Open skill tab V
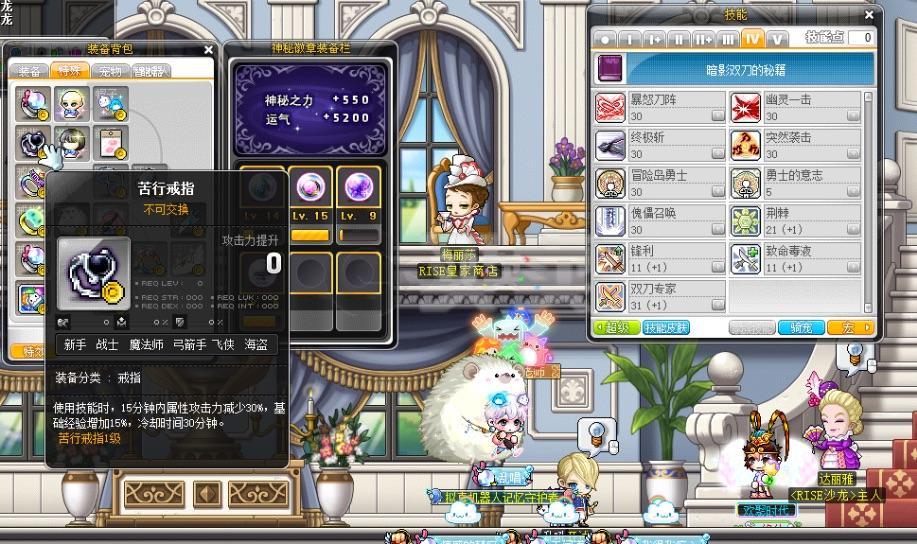This screenshot has height=544, width=917. coord(777,38)
